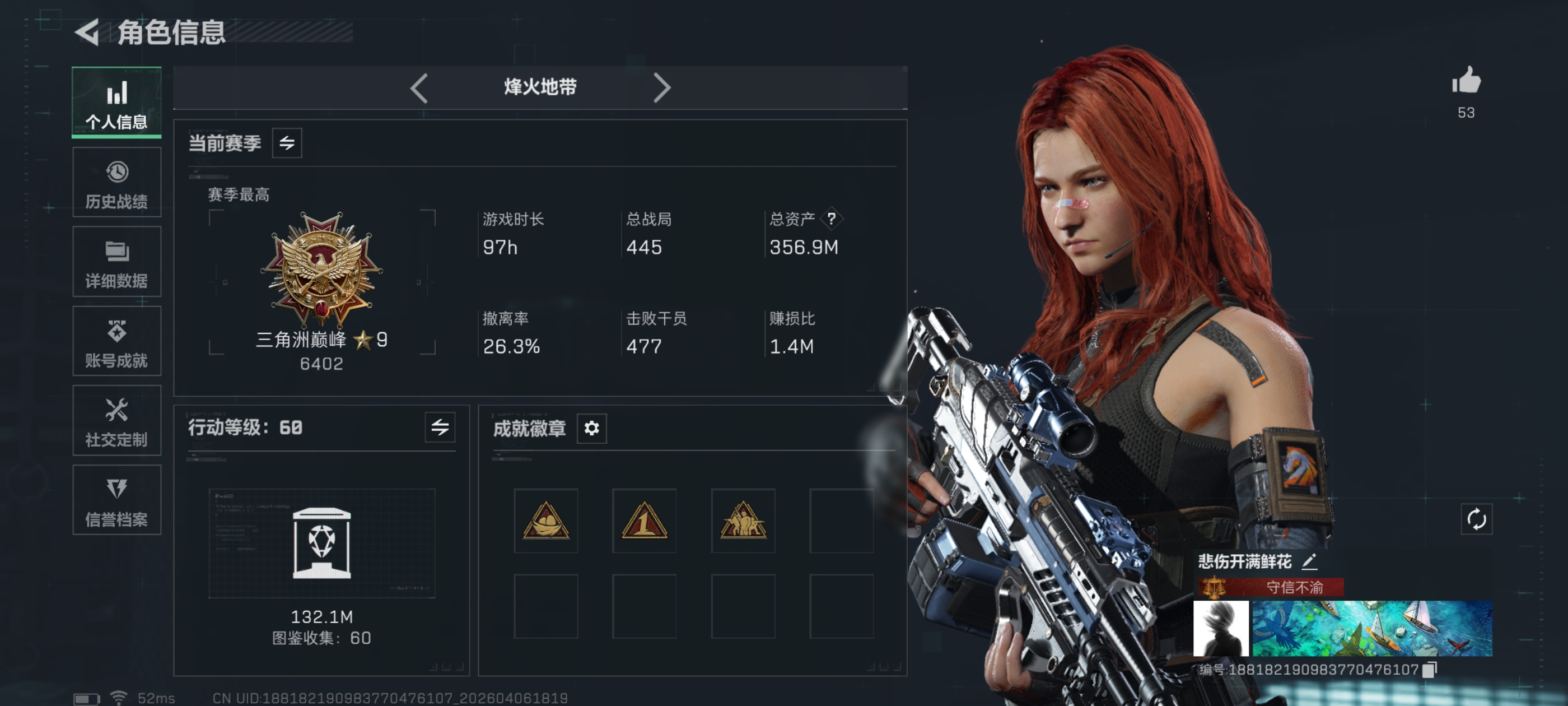This screenshot has width=1568, height=706.
Task: Switch to the 社交定制 tab
Action: (116, 420)
